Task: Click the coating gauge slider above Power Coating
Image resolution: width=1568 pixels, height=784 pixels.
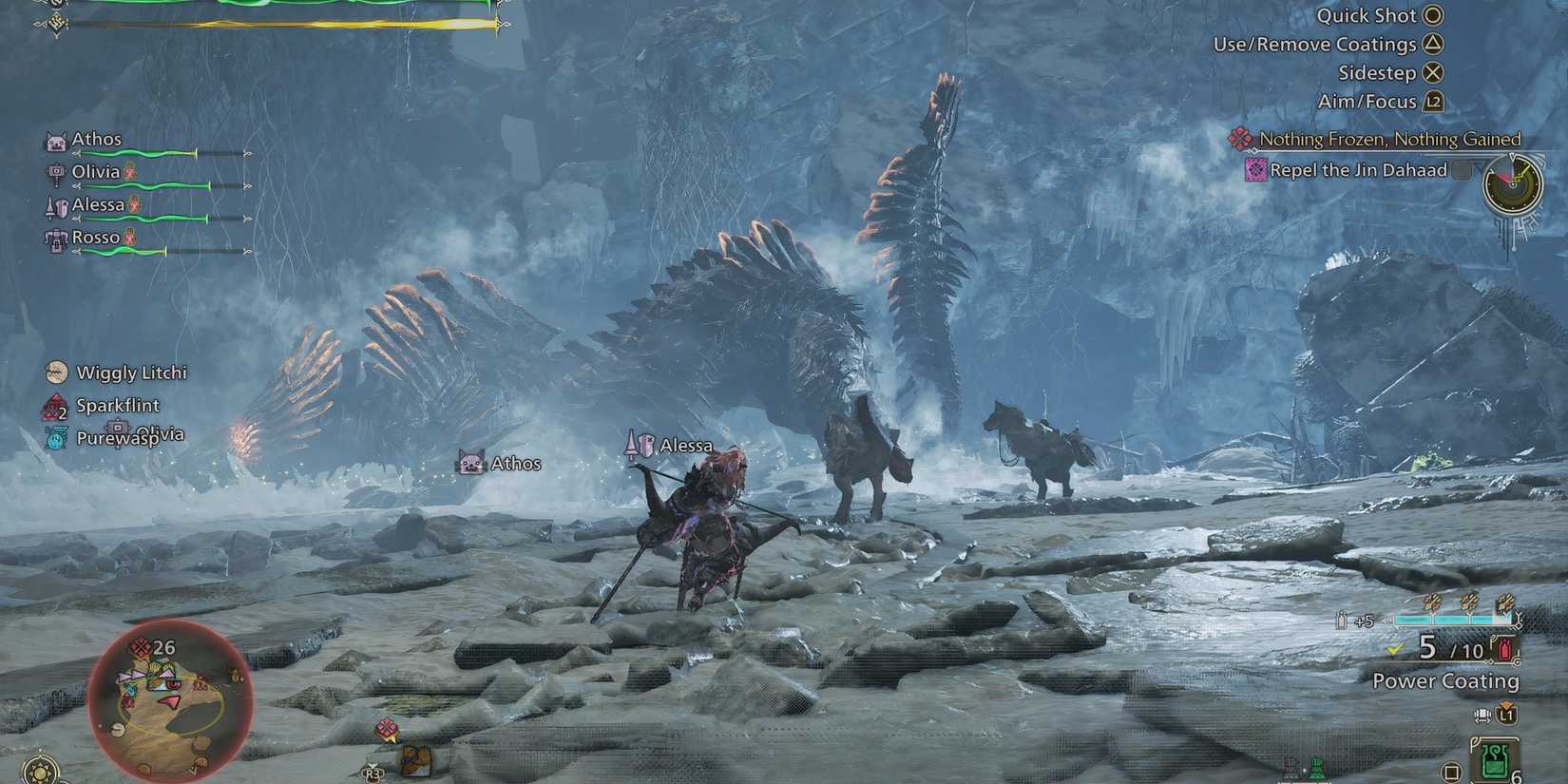Action: [1452, 618]
